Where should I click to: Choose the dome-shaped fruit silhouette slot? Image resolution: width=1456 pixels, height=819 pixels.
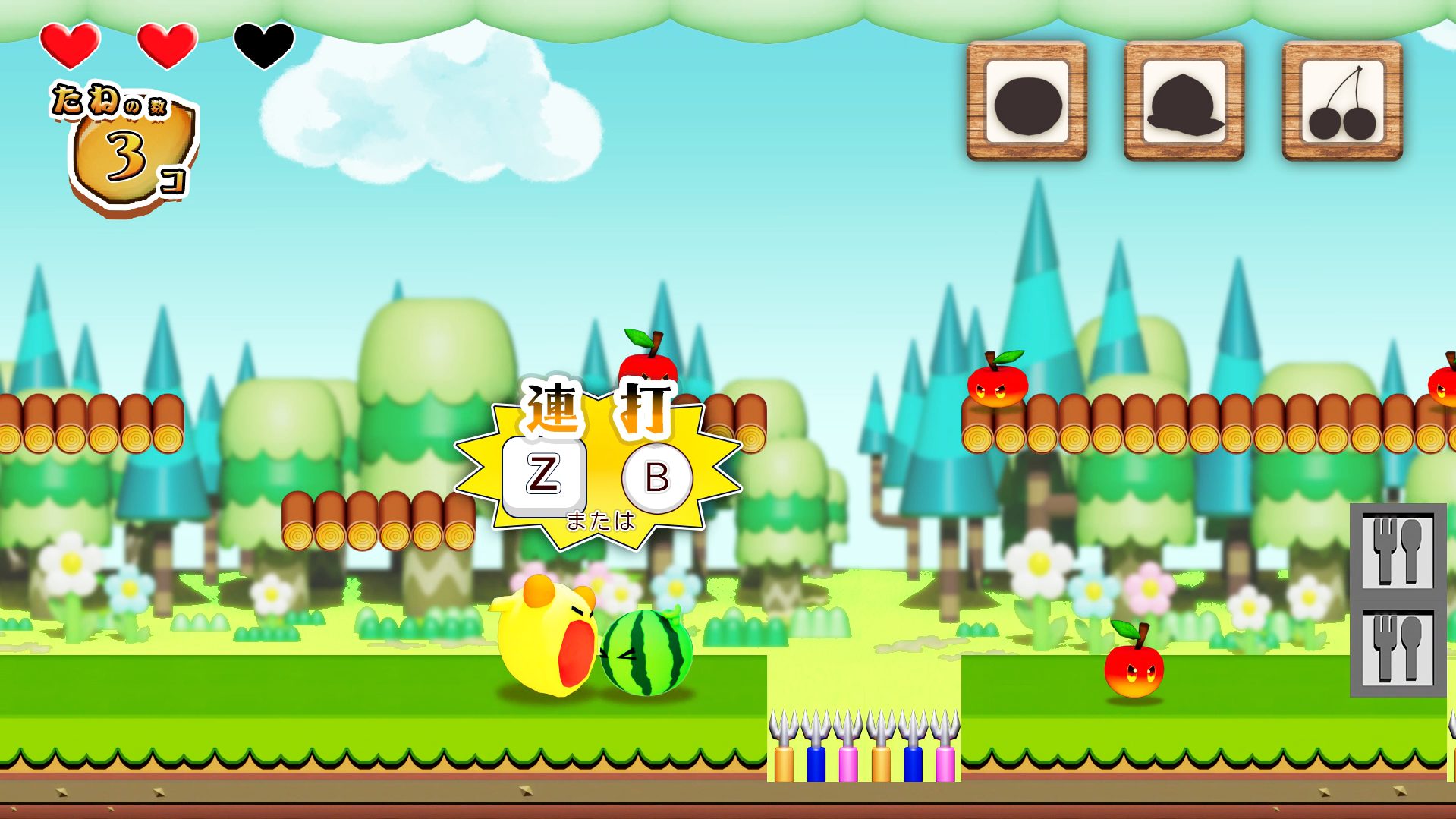pyautogui.click(x=1184, y=102)
